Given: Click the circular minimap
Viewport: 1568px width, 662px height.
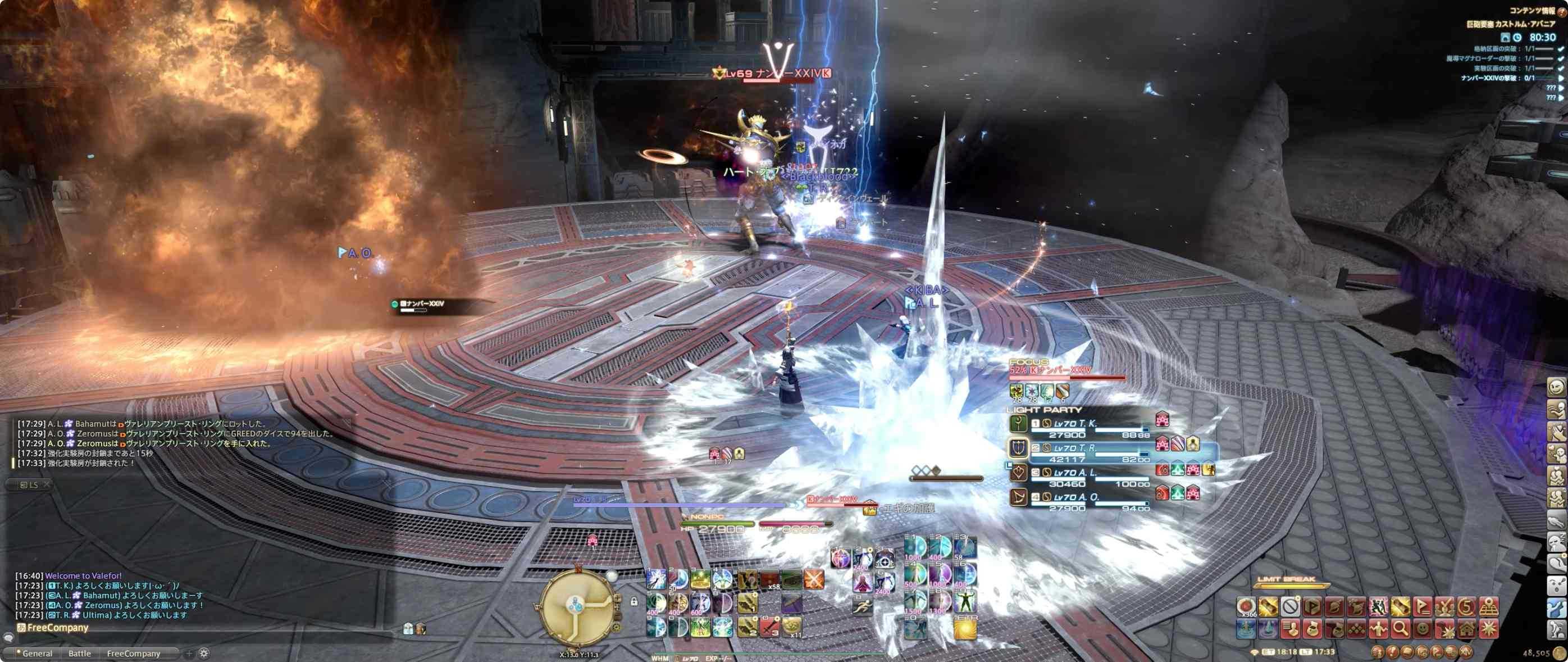Looking at the screenshot, I should tap(575, 606).
